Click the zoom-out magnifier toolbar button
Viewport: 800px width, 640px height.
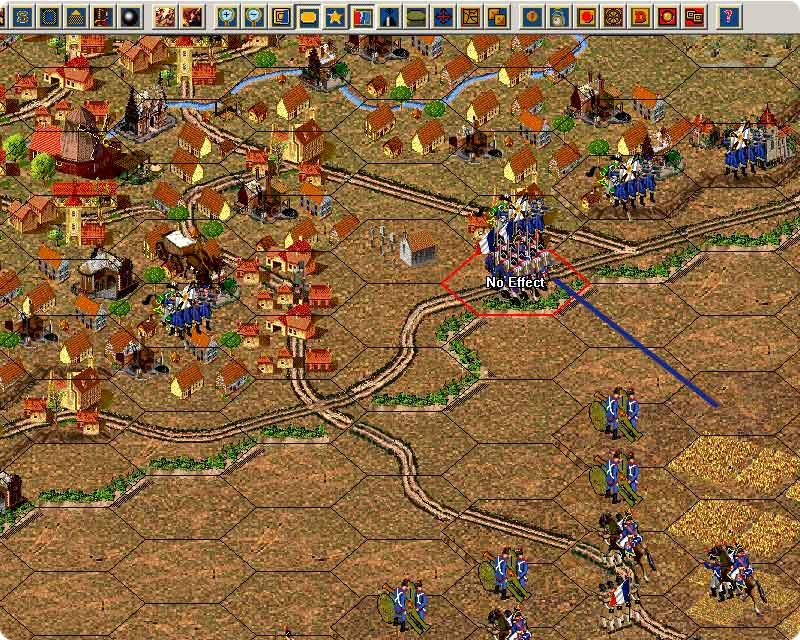pos(255,16)
